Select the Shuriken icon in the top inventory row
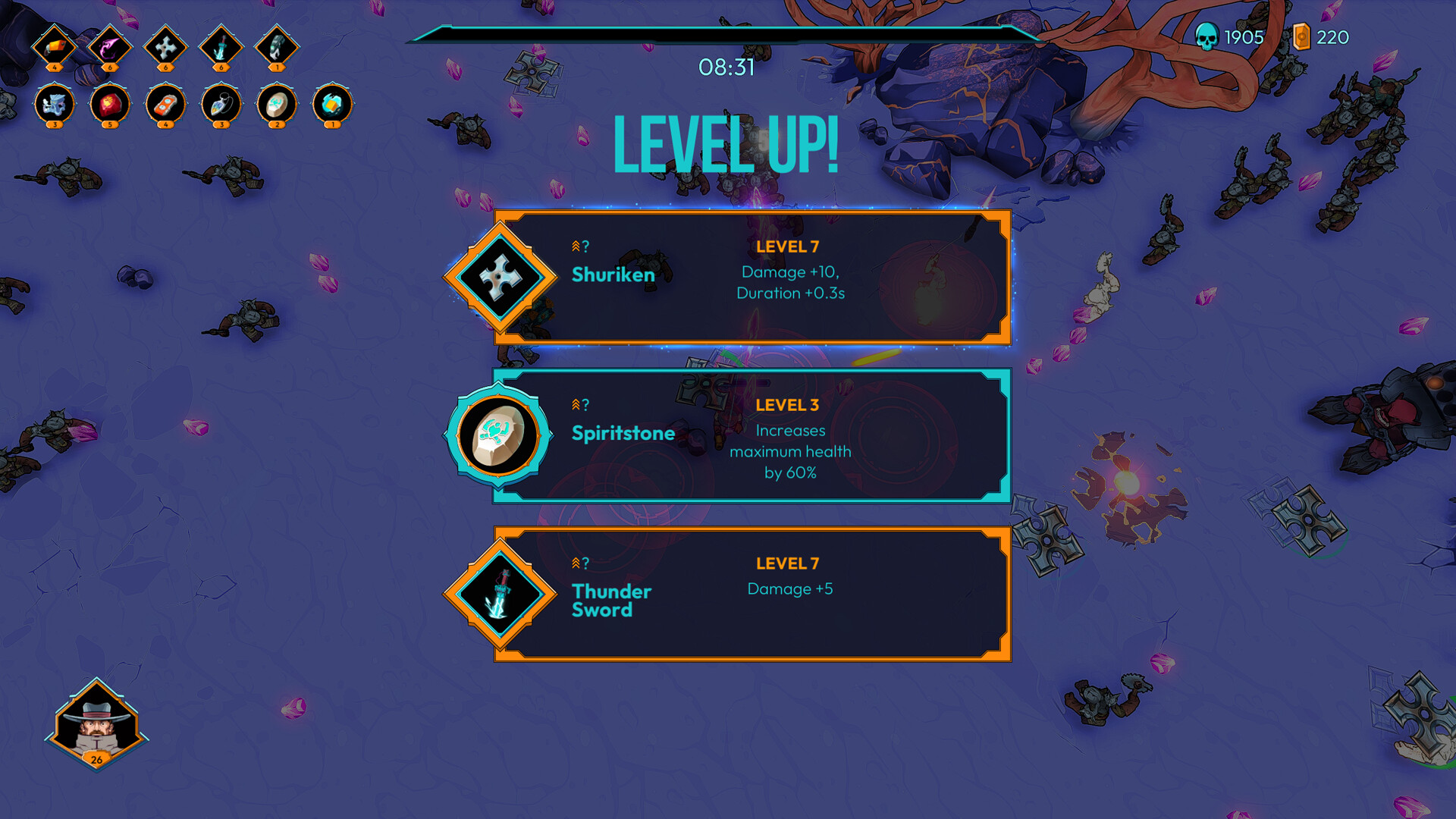Viewport: 1456px width, 819px height. (x=165, y=48)
